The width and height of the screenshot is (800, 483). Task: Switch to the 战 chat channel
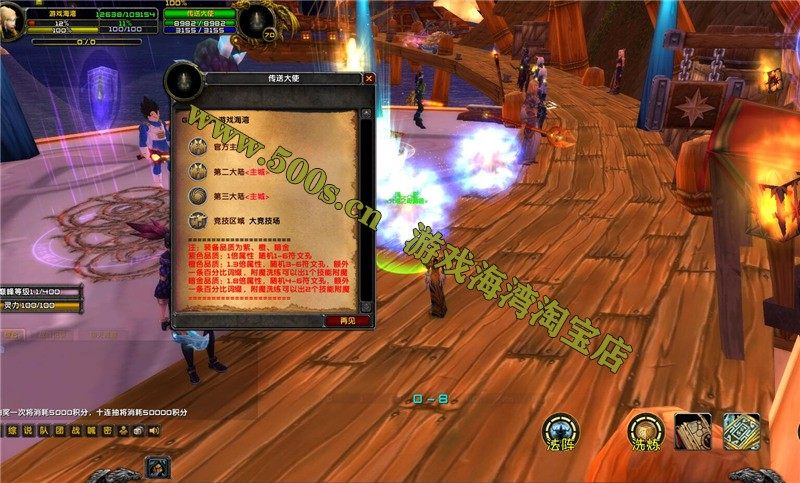[x=75, y=430]
